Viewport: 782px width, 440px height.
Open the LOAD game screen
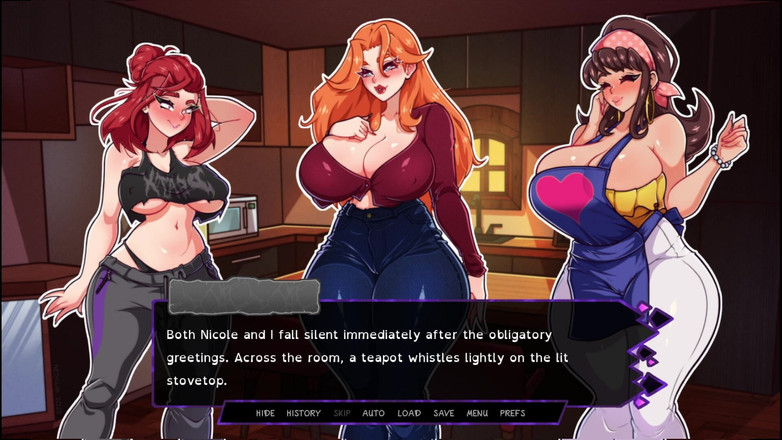[409, 413]
